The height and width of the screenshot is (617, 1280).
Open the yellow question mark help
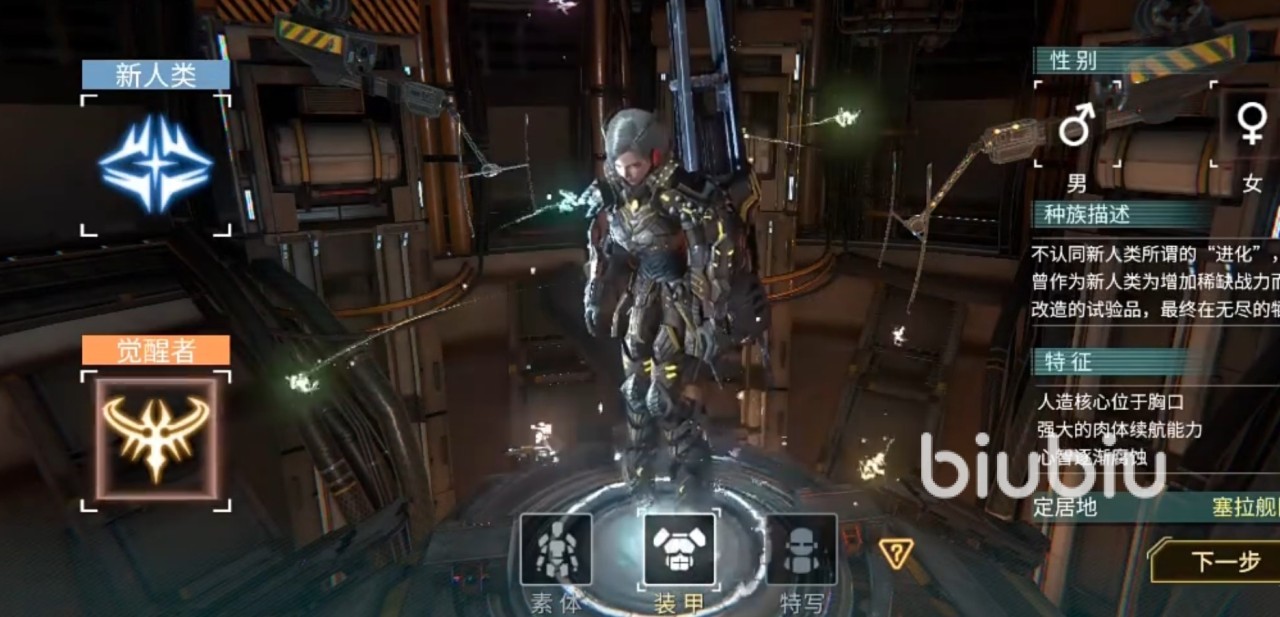click(x=895, y=551)
